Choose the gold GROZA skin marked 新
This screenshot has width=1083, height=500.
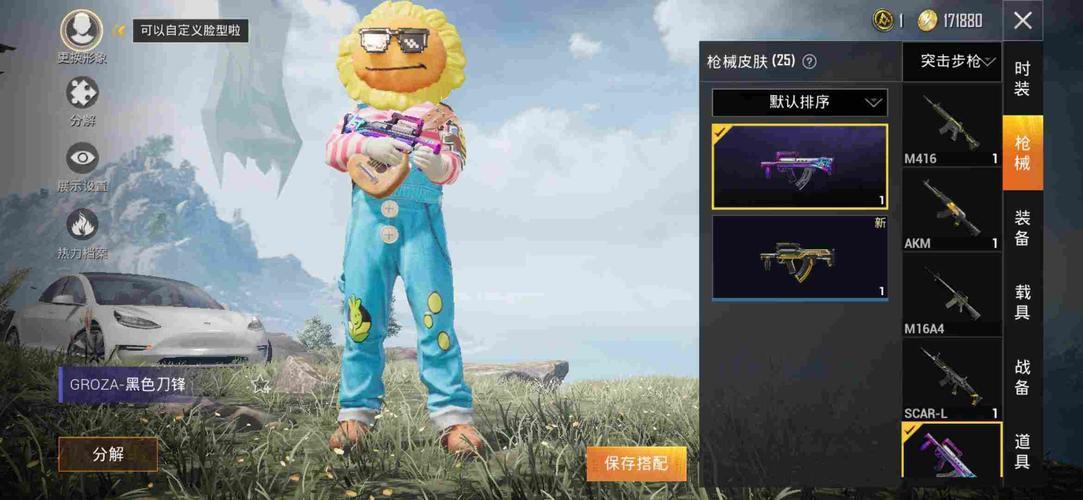coord(799,257)
